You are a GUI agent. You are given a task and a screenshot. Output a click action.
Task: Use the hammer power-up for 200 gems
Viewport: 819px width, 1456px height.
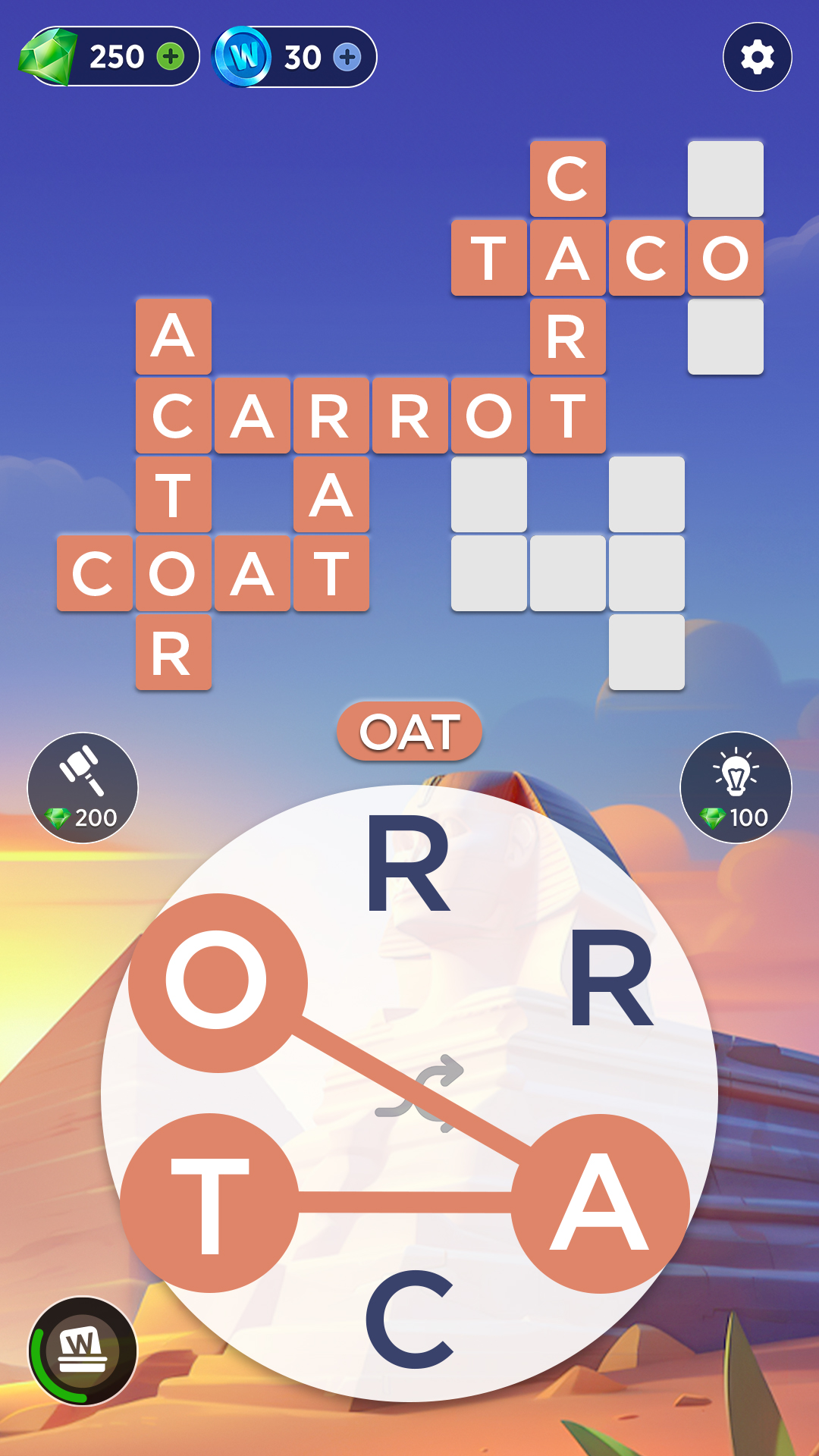(x=83, y=787)
